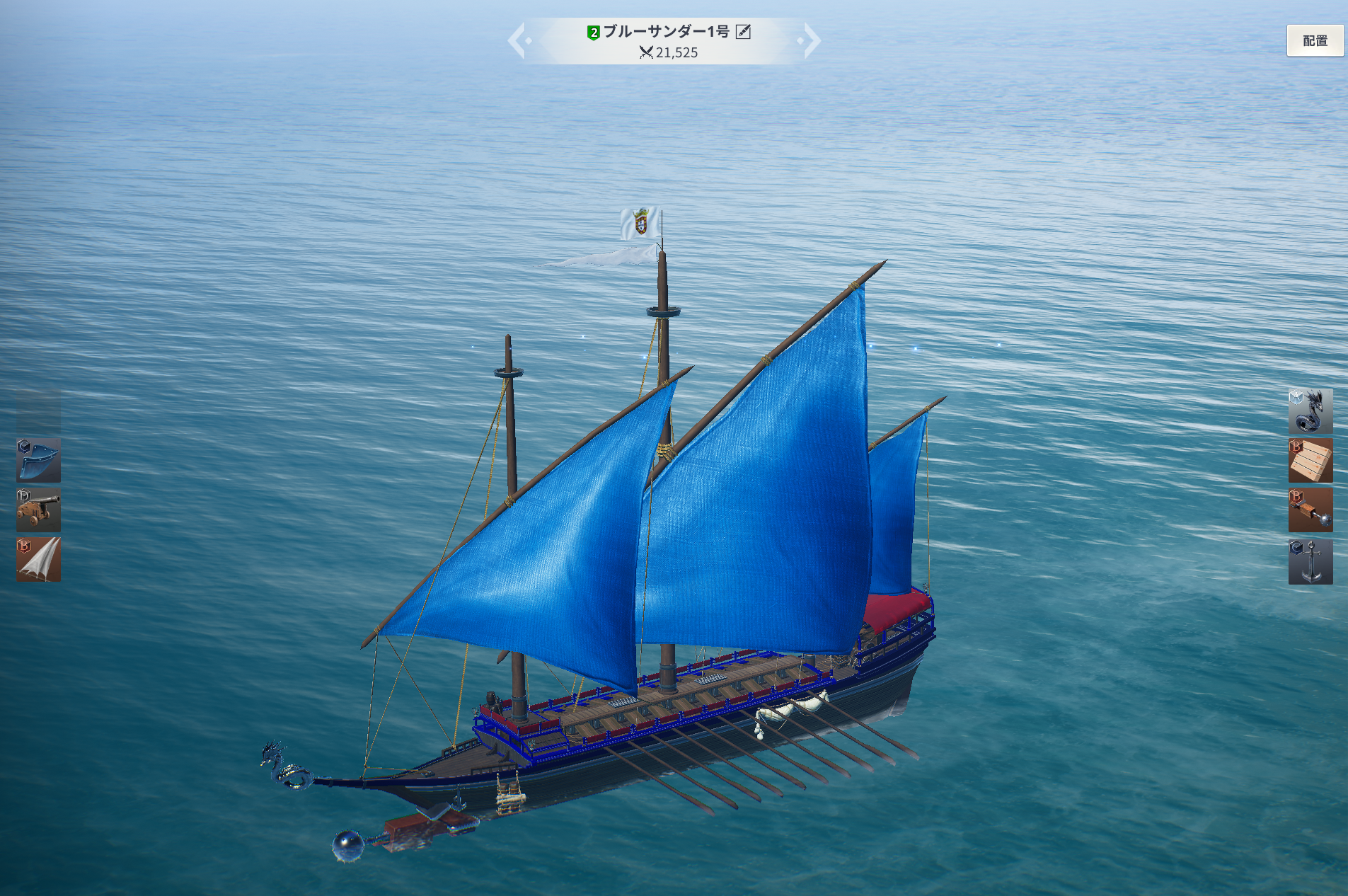Click the 配置 button

[x=1314, y=41]
